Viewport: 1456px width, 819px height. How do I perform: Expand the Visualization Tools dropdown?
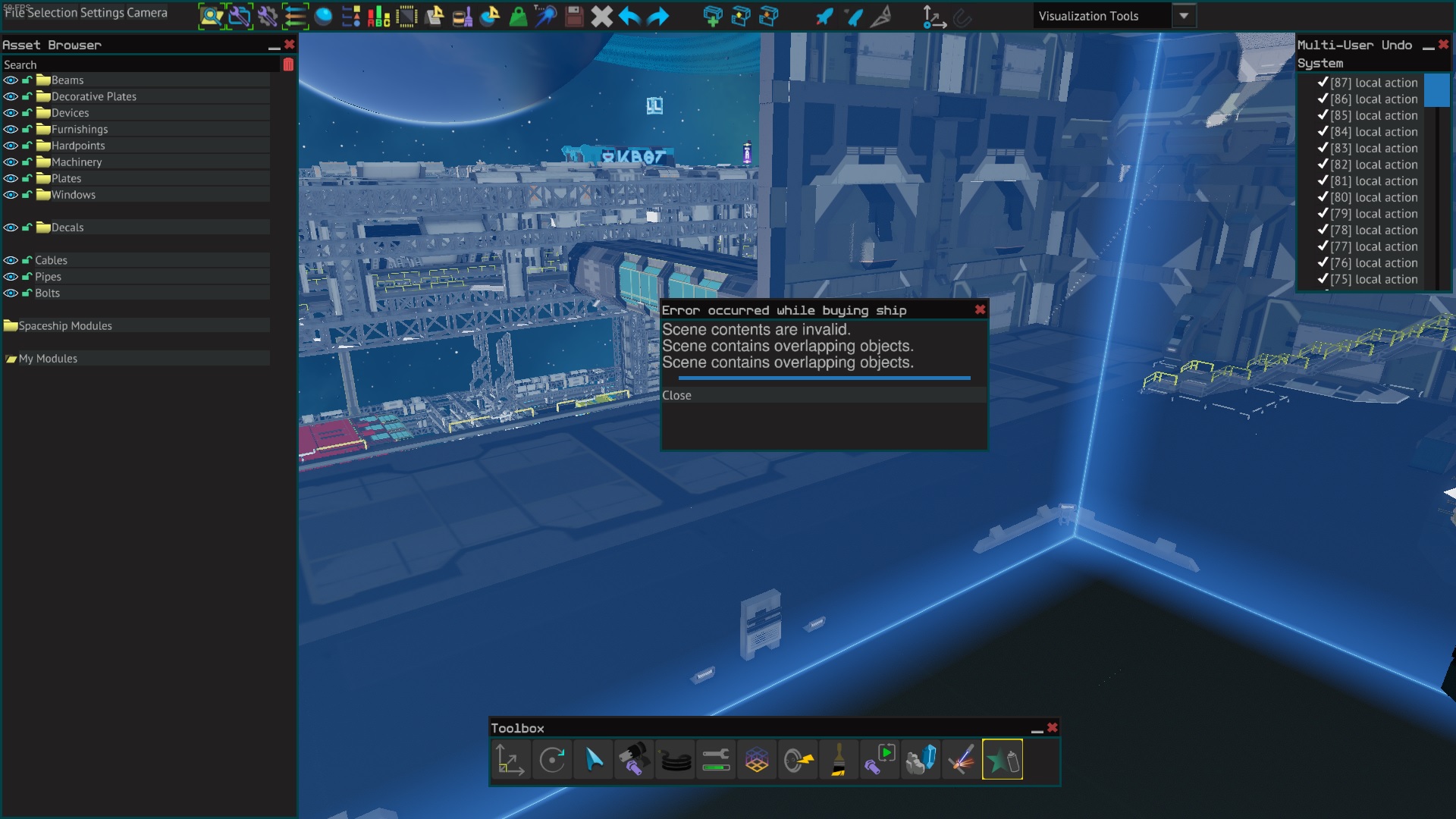click(1183, 16)
